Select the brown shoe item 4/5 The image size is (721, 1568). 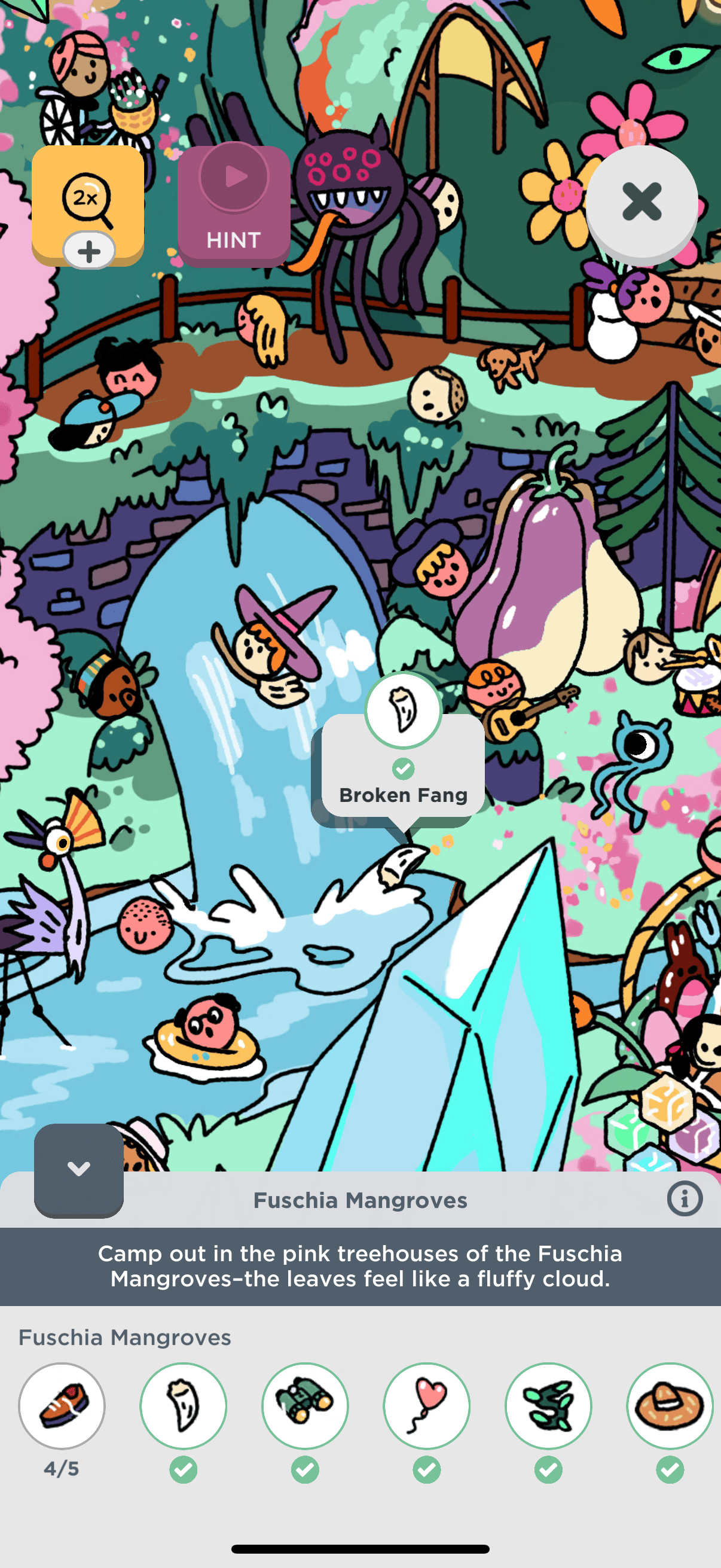tap(62, 1405)
